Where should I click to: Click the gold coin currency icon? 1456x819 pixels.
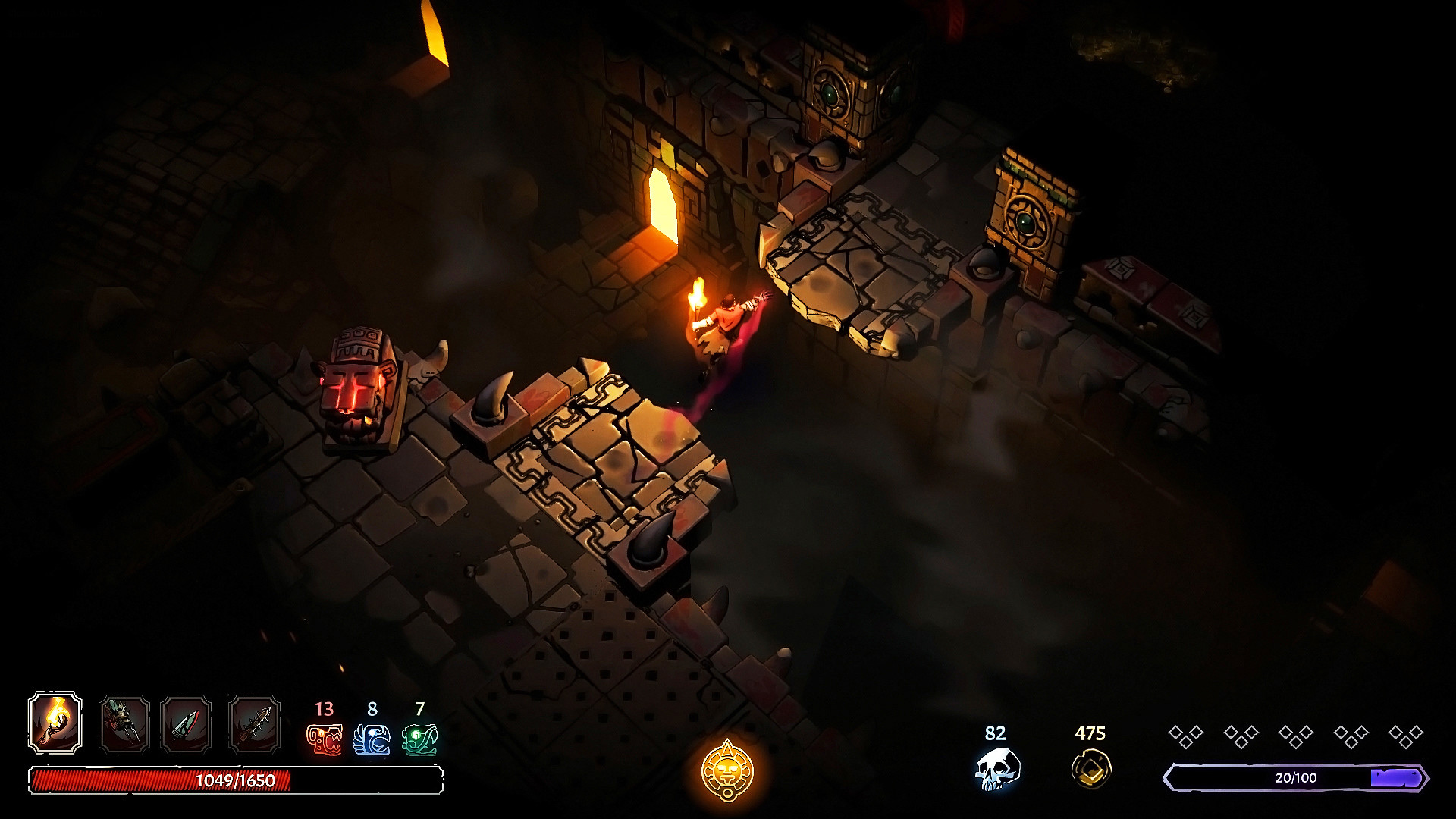pyautogui.click(x=1091, y=767)
